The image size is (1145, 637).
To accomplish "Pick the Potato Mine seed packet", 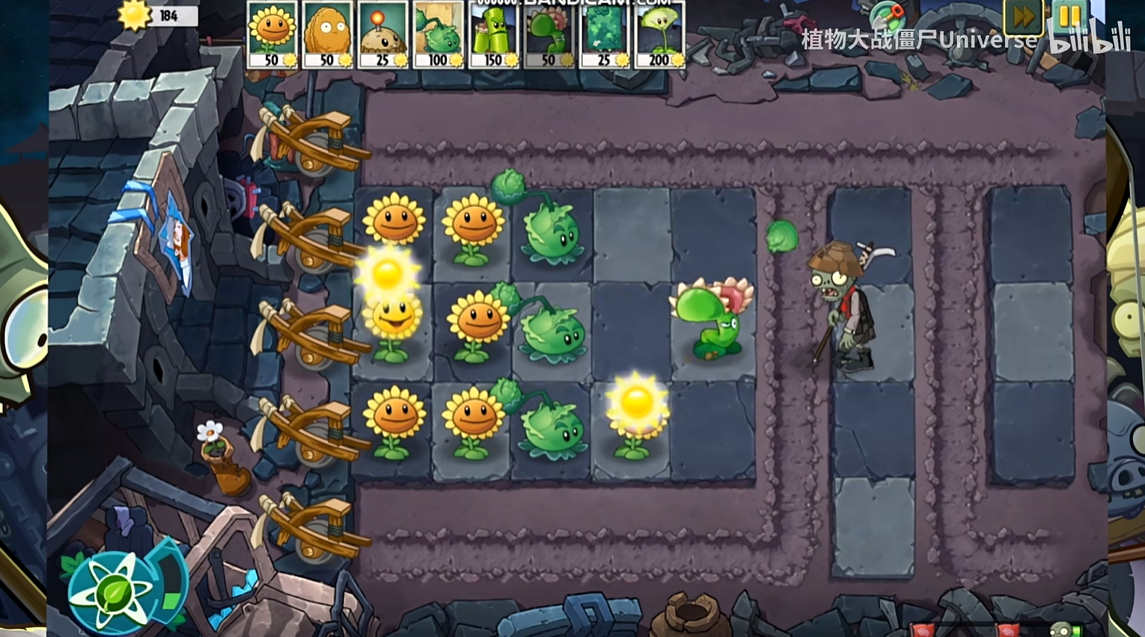I will [383, 34].
